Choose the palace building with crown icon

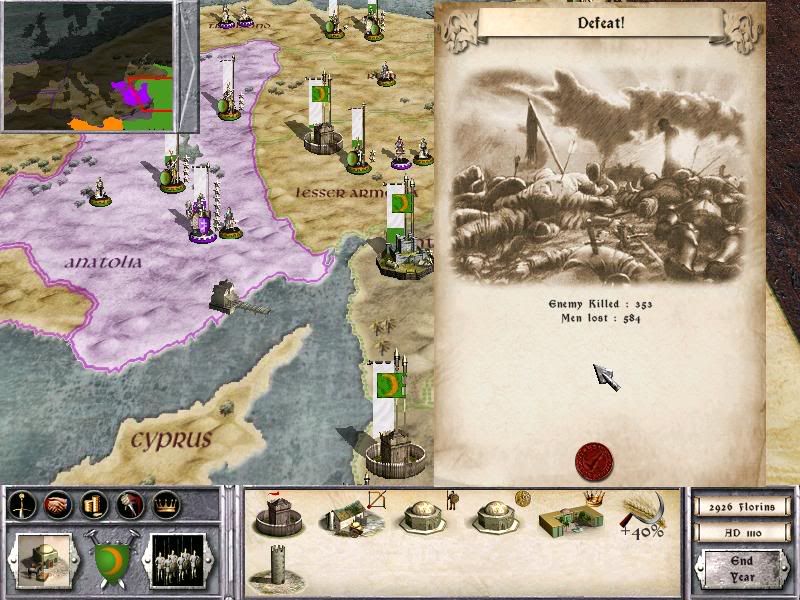pos(570,514)
